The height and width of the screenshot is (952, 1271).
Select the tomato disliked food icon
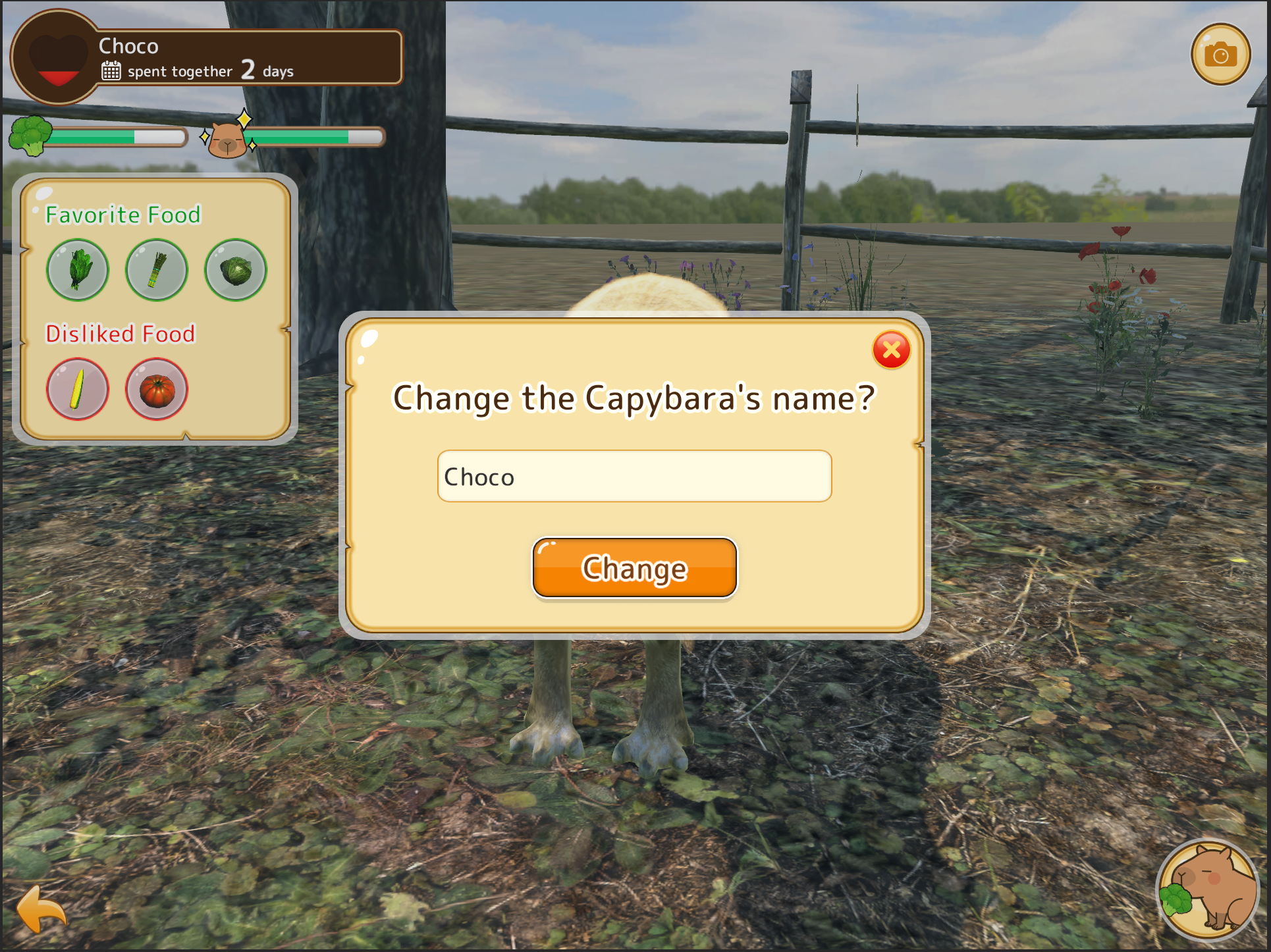coord(157,389)
